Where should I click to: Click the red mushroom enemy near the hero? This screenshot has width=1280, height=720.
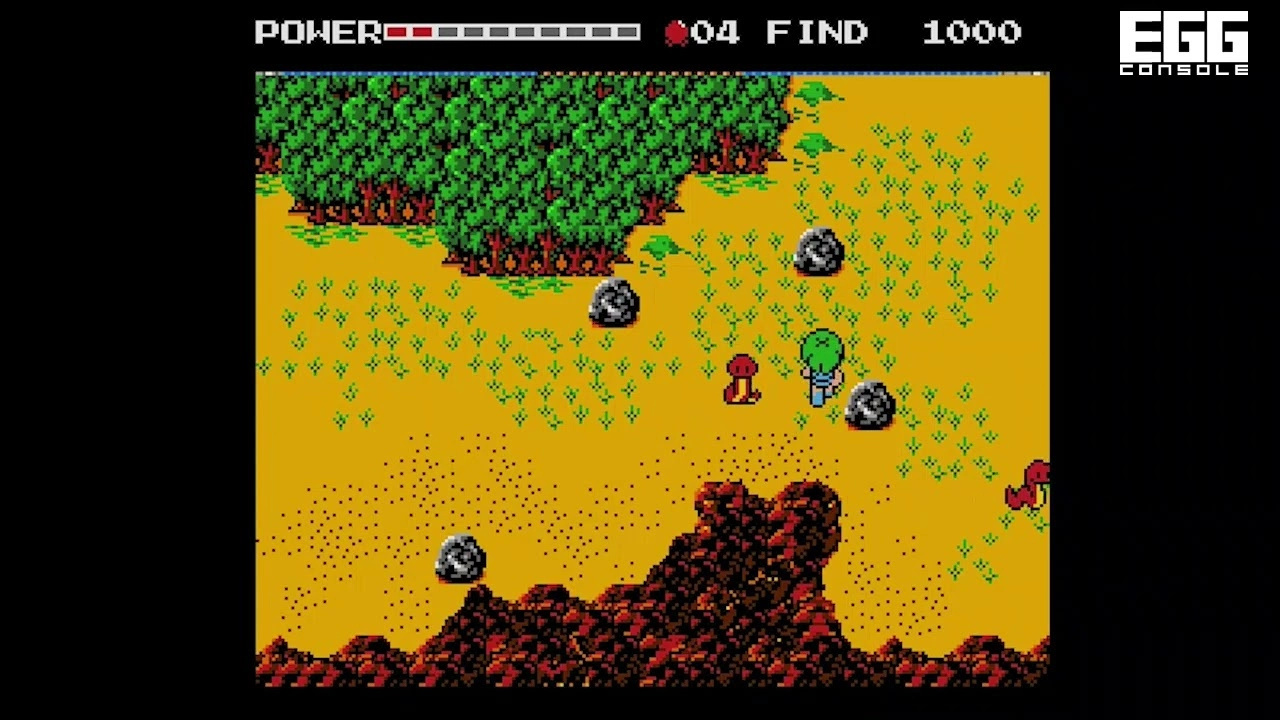pos(744,380)
